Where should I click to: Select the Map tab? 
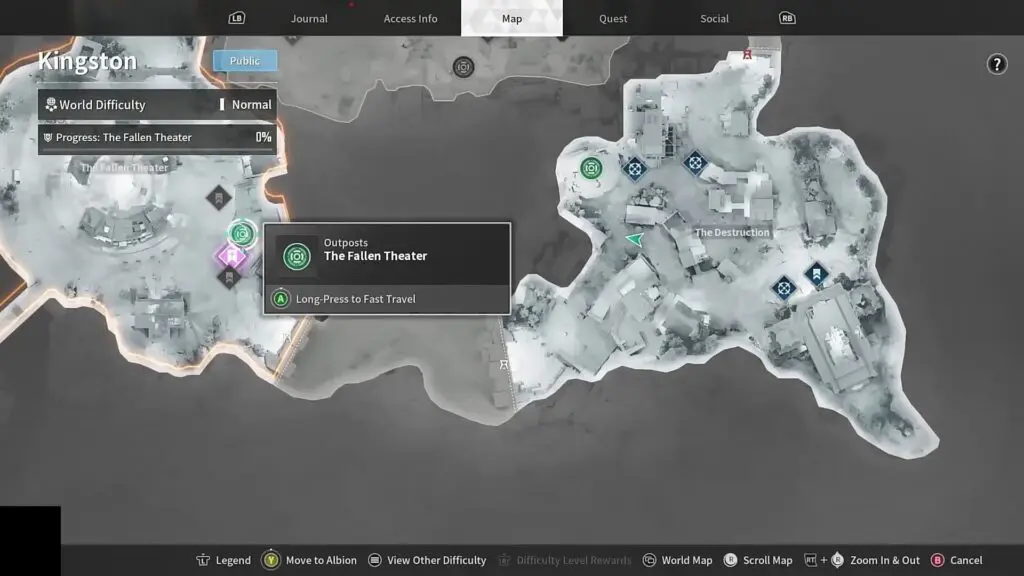[511, 18]
